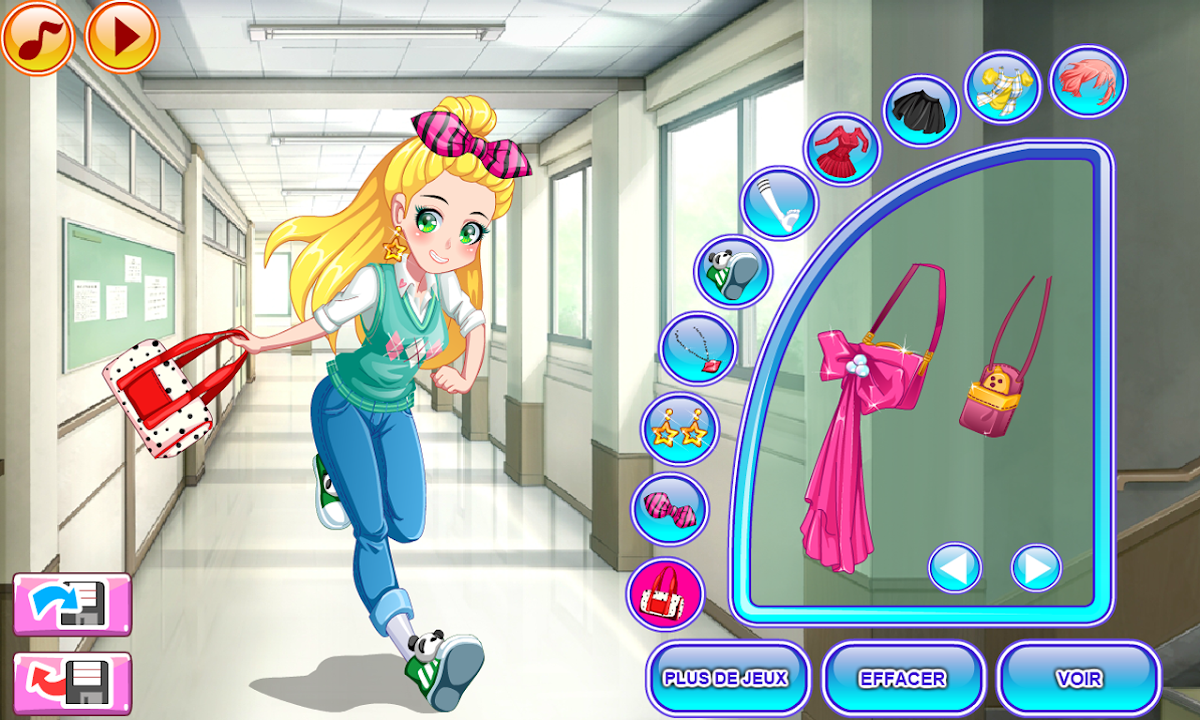The height and width of the screenshot is (720, 1200).
Task: Toggle the music note button
Action: tap(37, 37)
